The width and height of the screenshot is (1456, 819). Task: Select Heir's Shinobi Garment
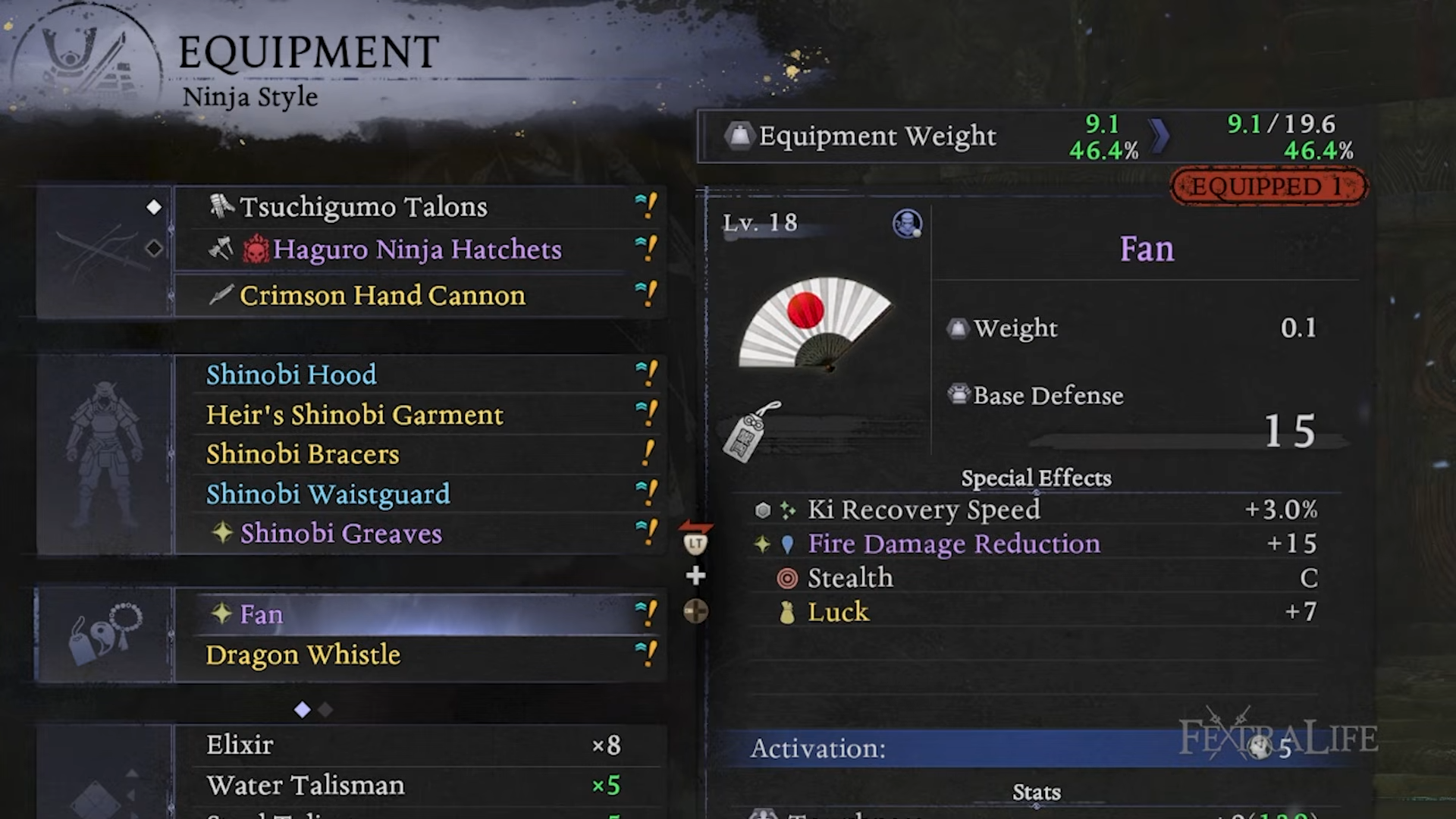(x=417, y=415)
